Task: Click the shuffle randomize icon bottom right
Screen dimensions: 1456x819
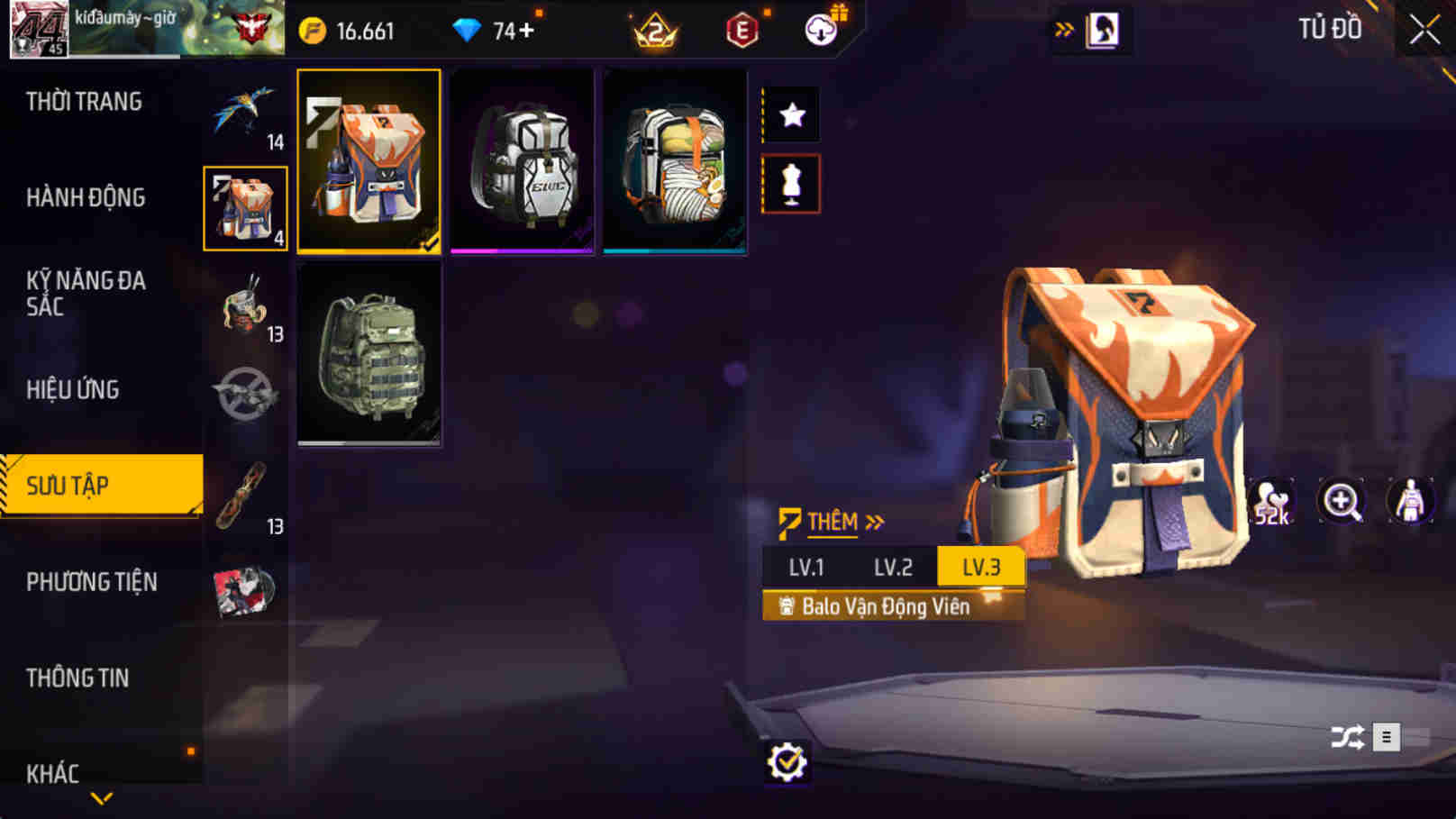Action: coord(1345,736)
